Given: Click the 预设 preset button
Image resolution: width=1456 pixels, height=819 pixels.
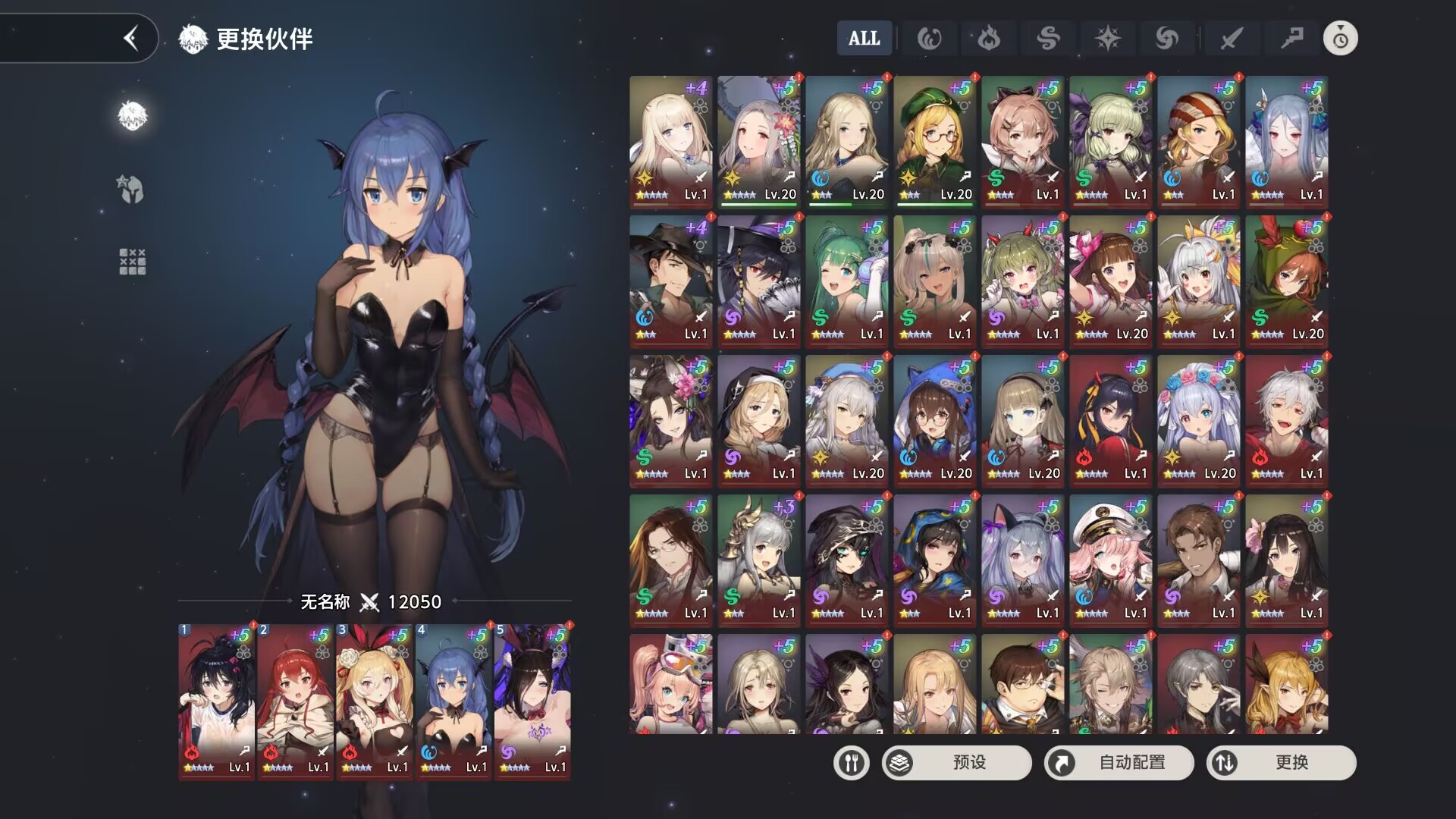Looking at the screenshot, I should (x=957, y=762).
